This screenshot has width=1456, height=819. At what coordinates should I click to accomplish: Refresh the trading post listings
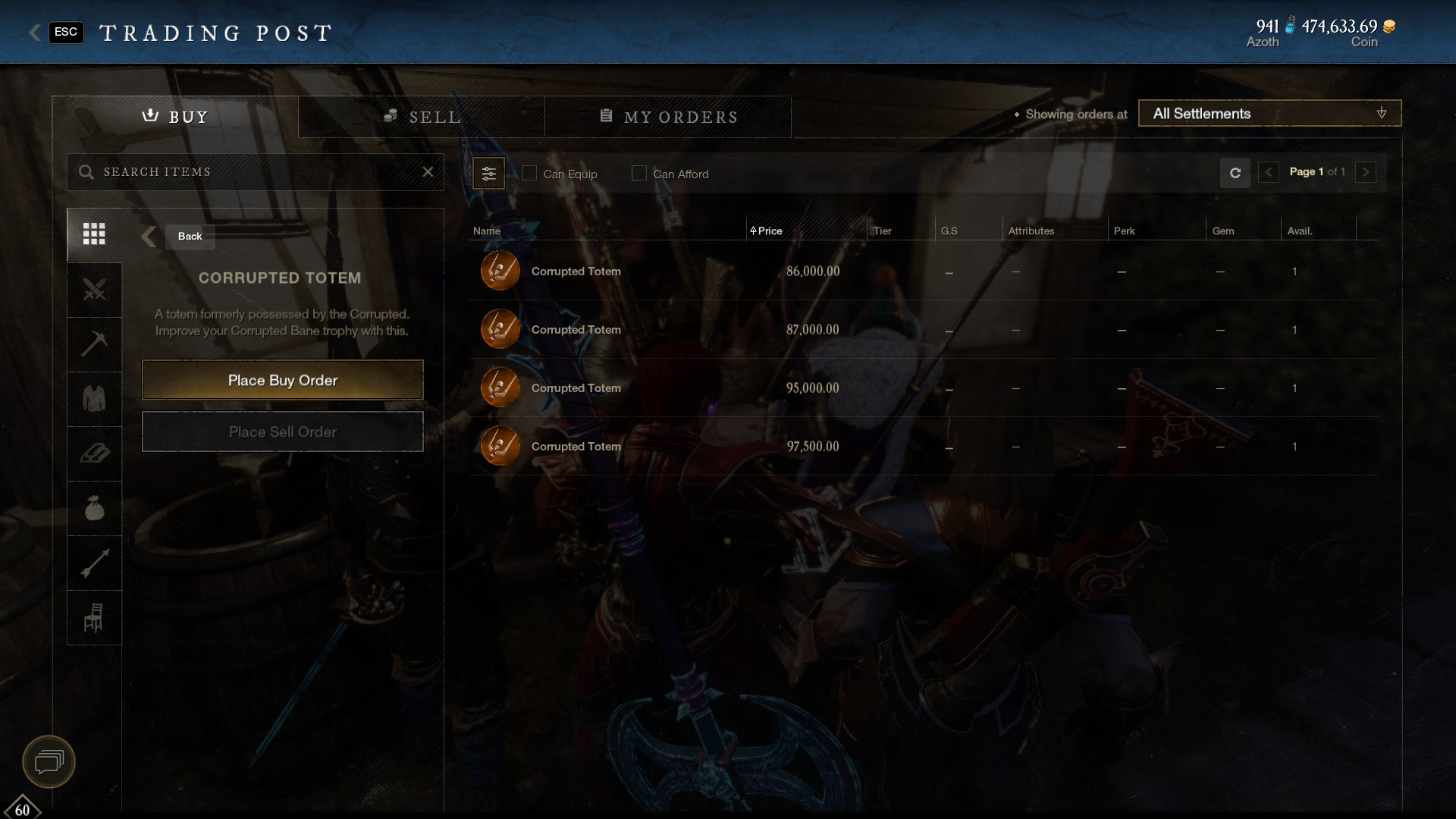[x=1235, y=173]
